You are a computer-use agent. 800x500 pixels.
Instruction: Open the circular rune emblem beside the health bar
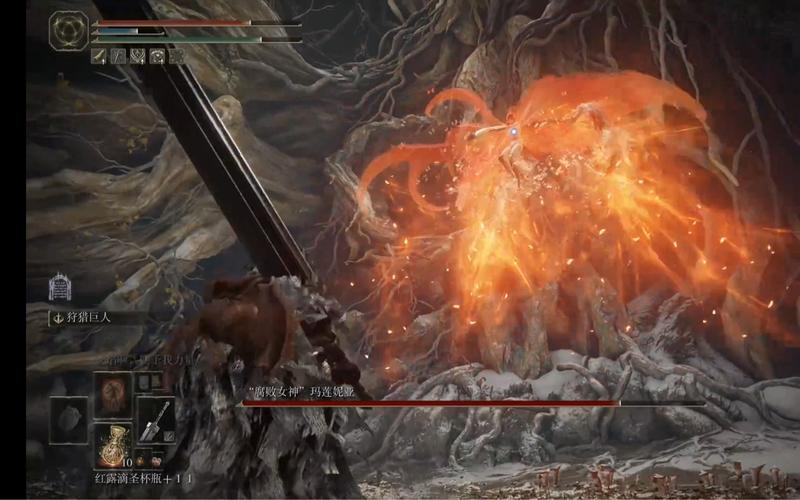coord(68,28)
